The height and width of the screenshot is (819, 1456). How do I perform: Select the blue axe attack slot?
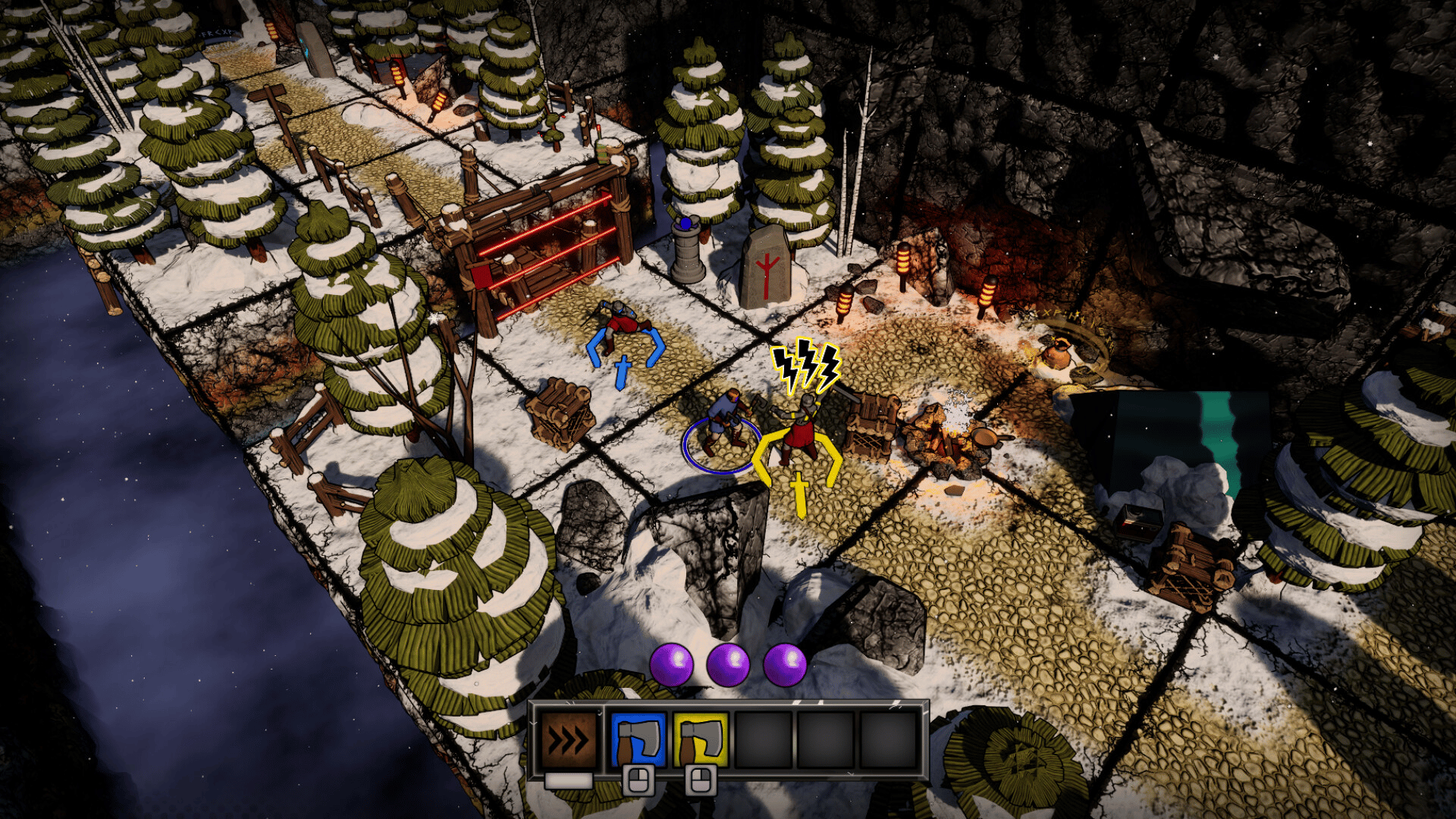pyautogui.click(x=639, y=739)
